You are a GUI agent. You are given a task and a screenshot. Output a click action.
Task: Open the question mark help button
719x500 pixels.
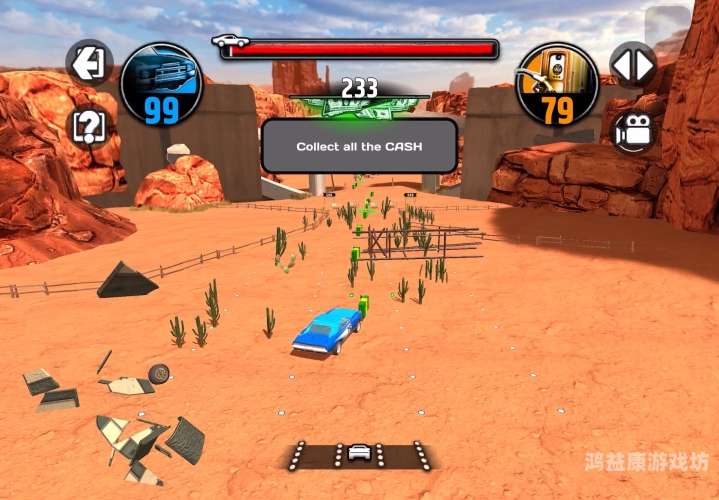[x=89, y=126]
